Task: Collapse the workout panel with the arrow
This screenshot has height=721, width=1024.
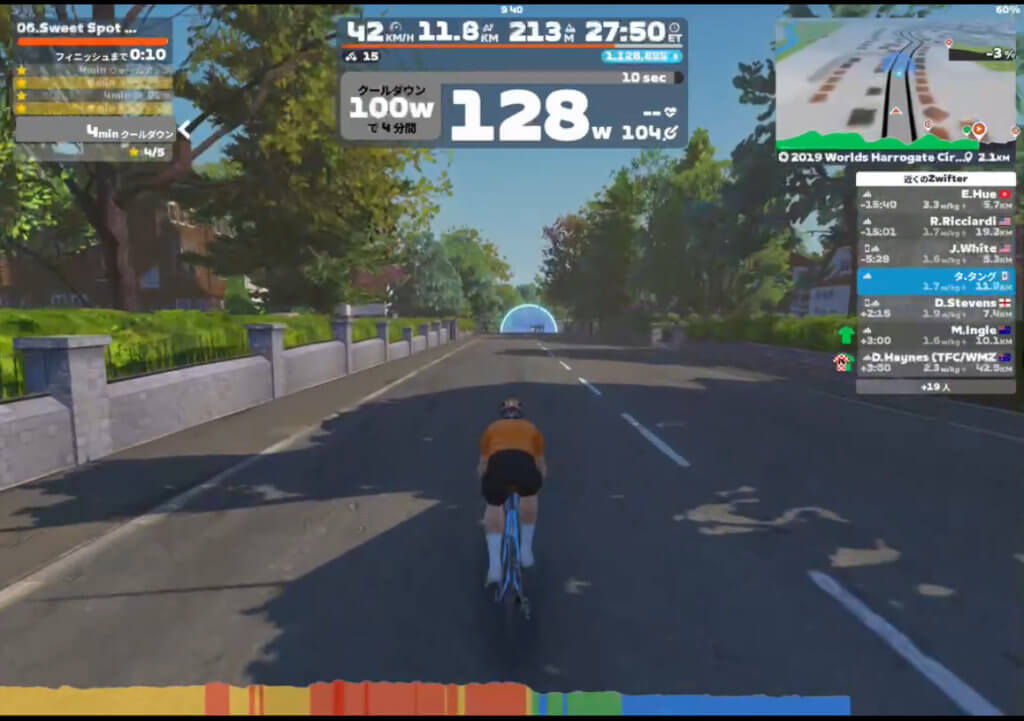Action: click(x=183, y=129)
